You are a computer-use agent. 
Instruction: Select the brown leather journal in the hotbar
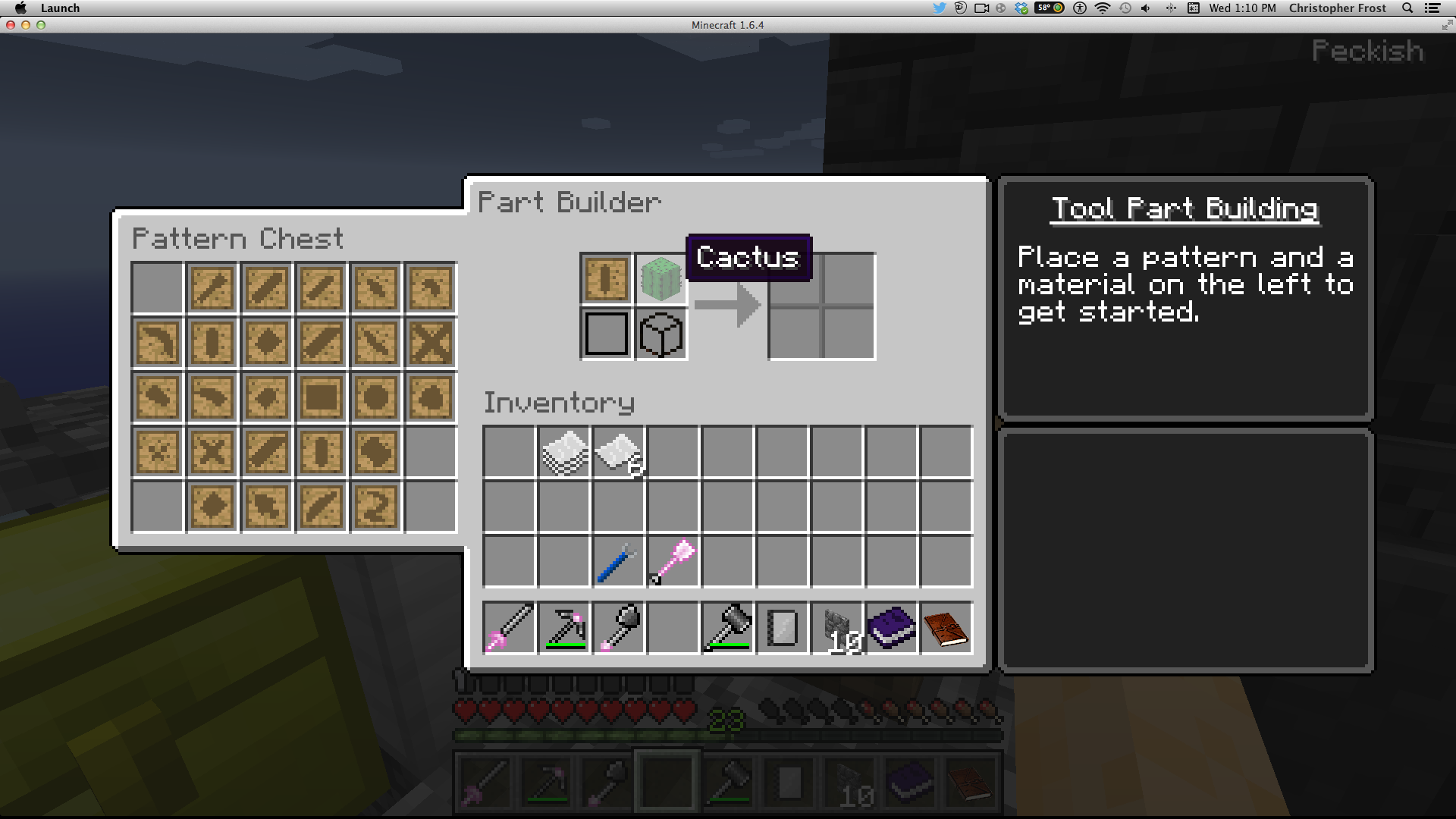point(946,628)
